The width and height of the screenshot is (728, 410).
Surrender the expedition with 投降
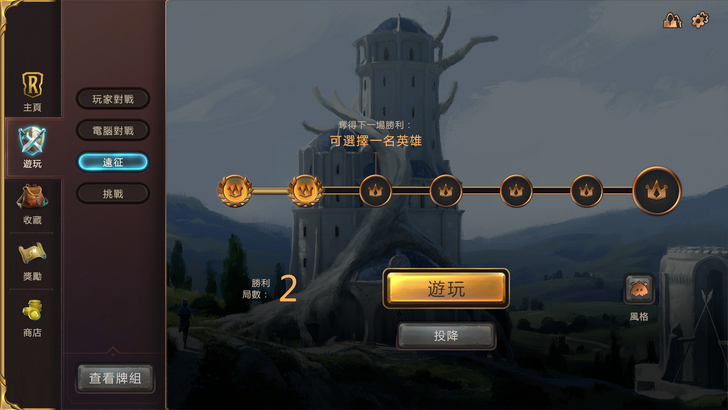point(447,336)
